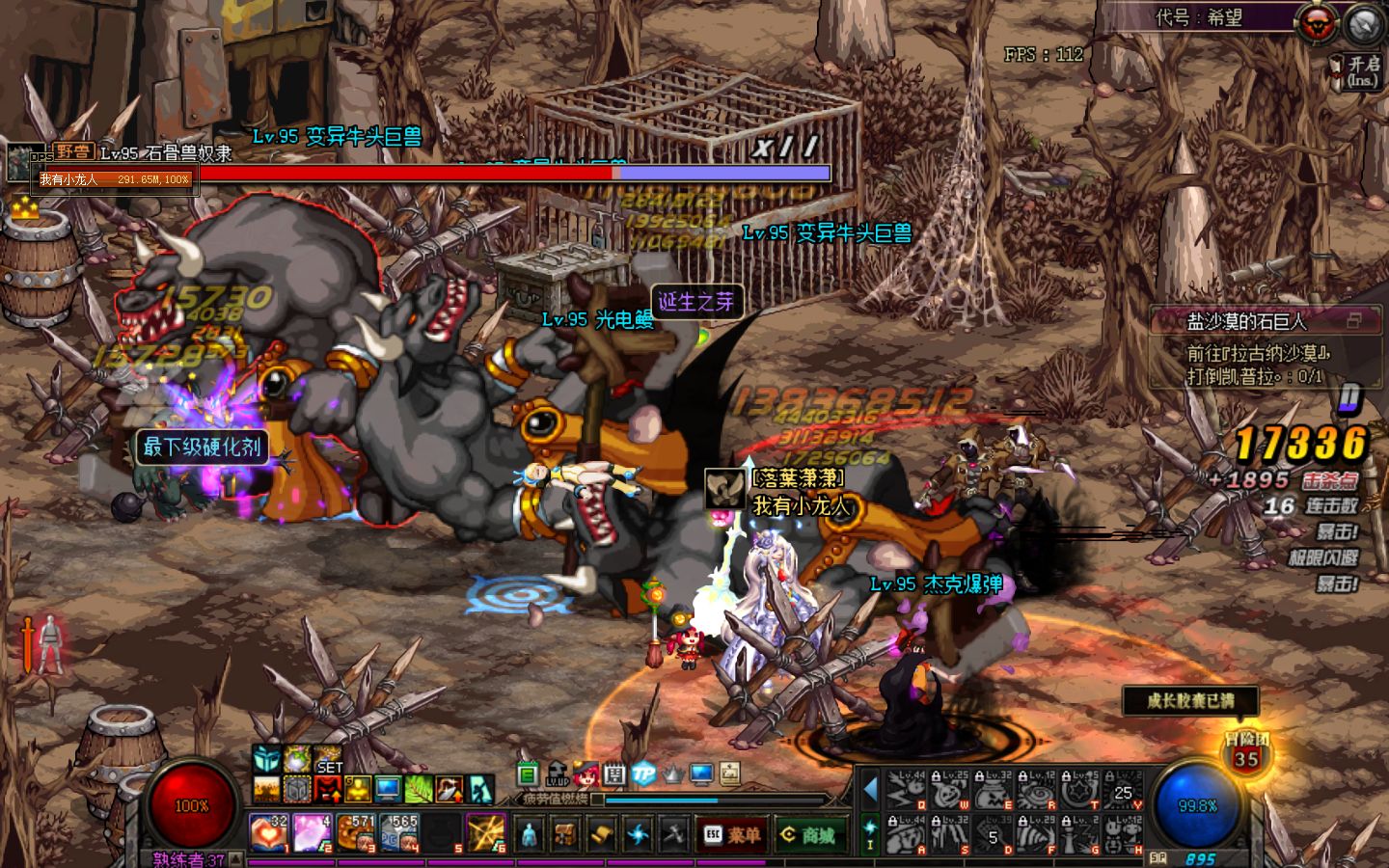Open the quest scroll icon

coord(602,833)
